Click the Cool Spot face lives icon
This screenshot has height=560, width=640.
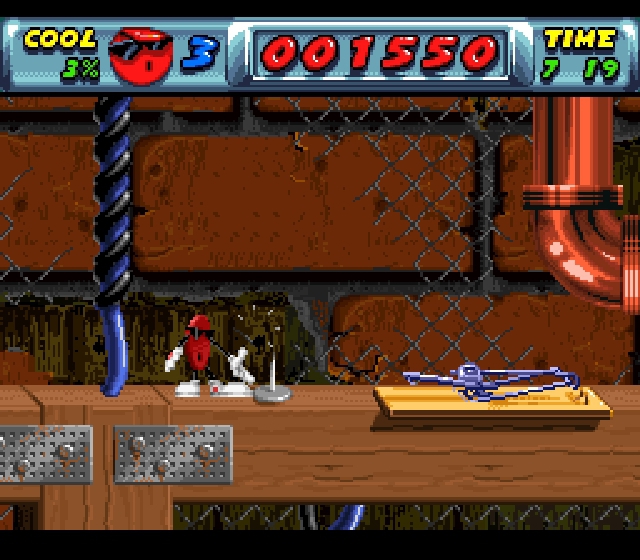(140, 55)
